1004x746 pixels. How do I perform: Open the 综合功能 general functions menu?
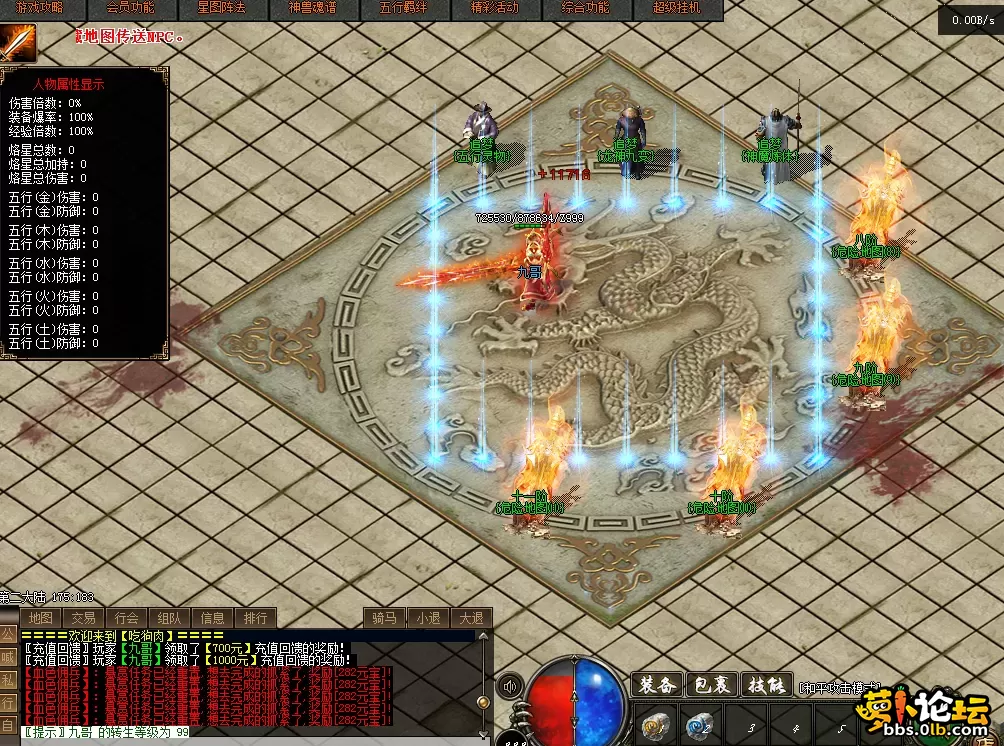point(585,8)
